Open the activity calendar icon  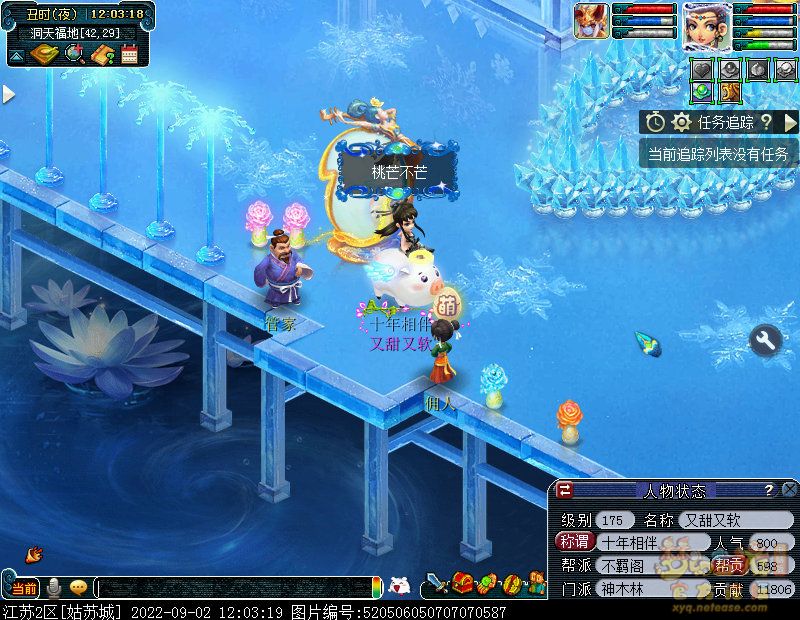click(129, 54)
